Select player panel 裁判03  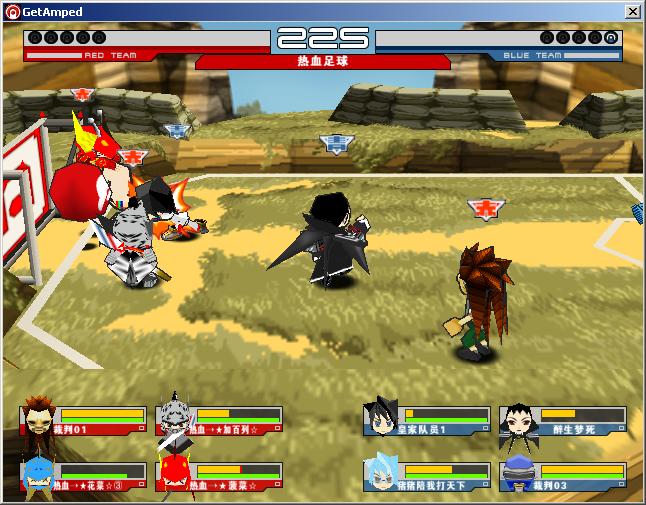click(563, 477)
